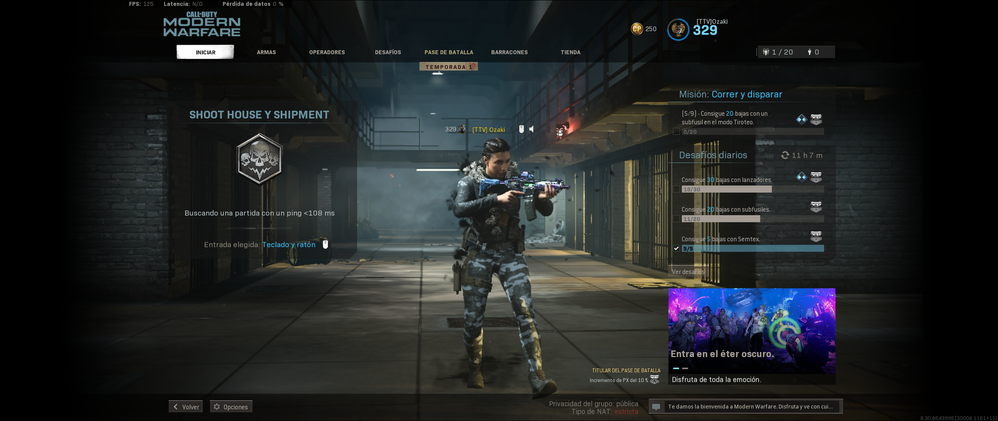Switch to the Armas tab
This screenshot has width=998, height=421.
pyautogui.click(x=266, y=52)
